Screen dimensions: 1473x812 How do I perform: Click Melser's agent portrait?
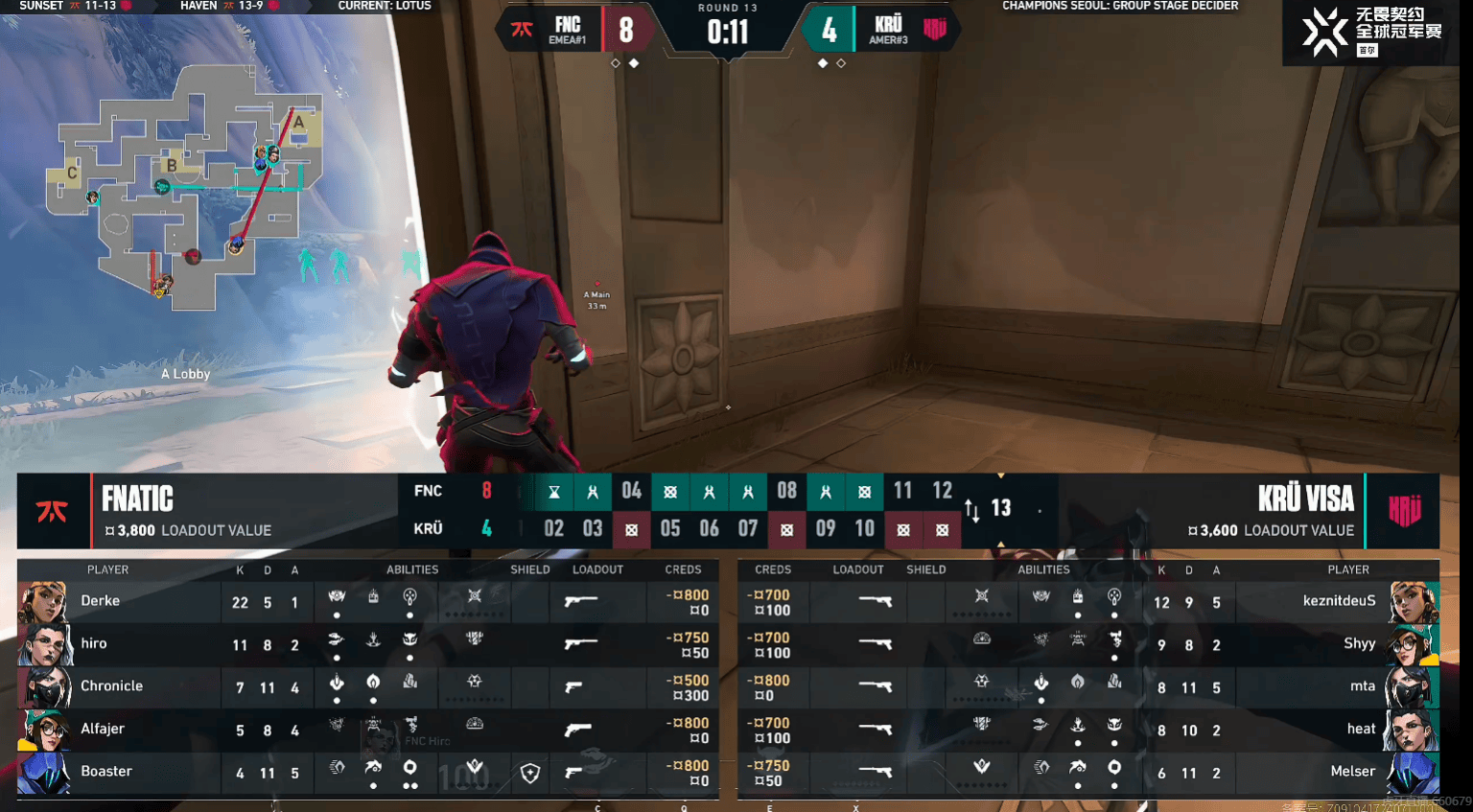[1415, 772]
